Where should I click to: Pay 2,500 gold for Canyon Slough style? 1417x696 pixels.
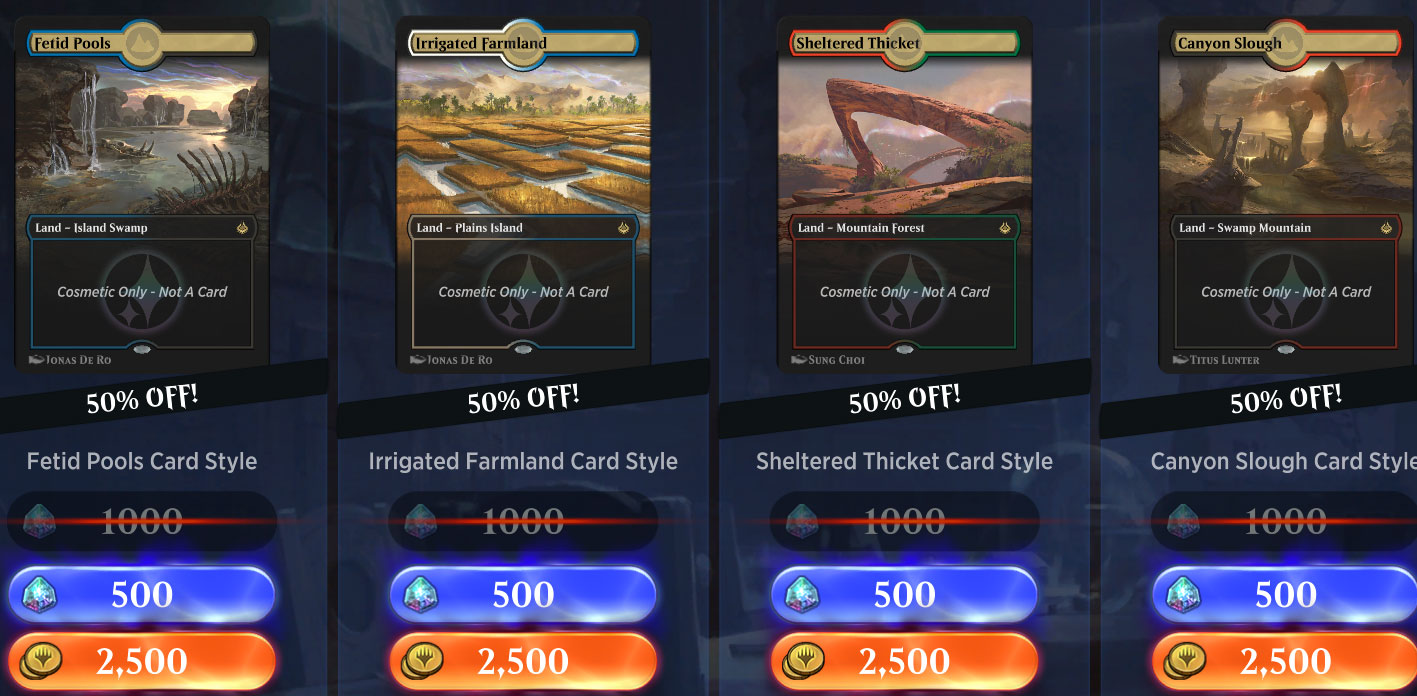[x=1285, y=661]
